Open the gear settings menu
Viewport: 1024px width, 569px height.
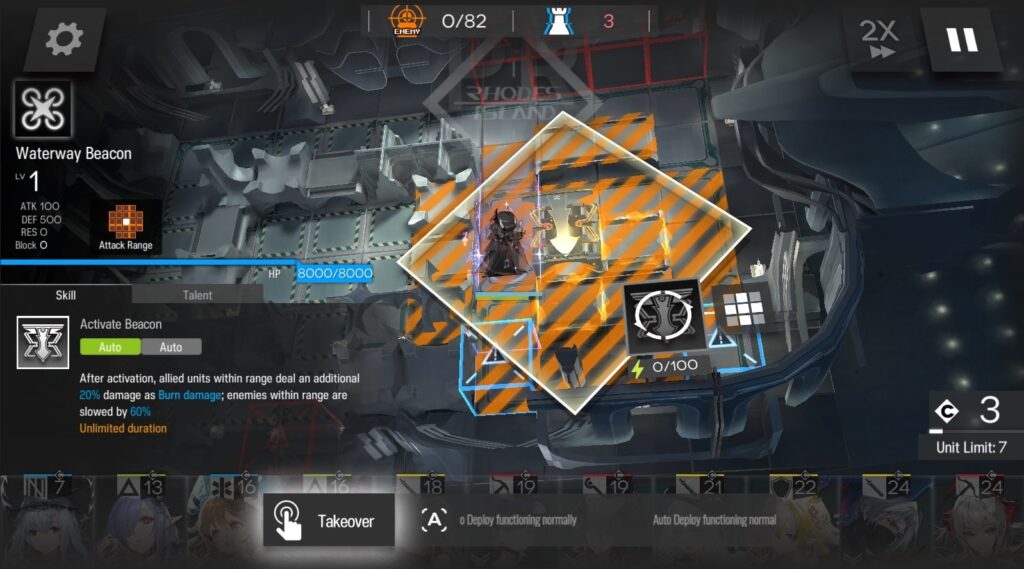65,40
